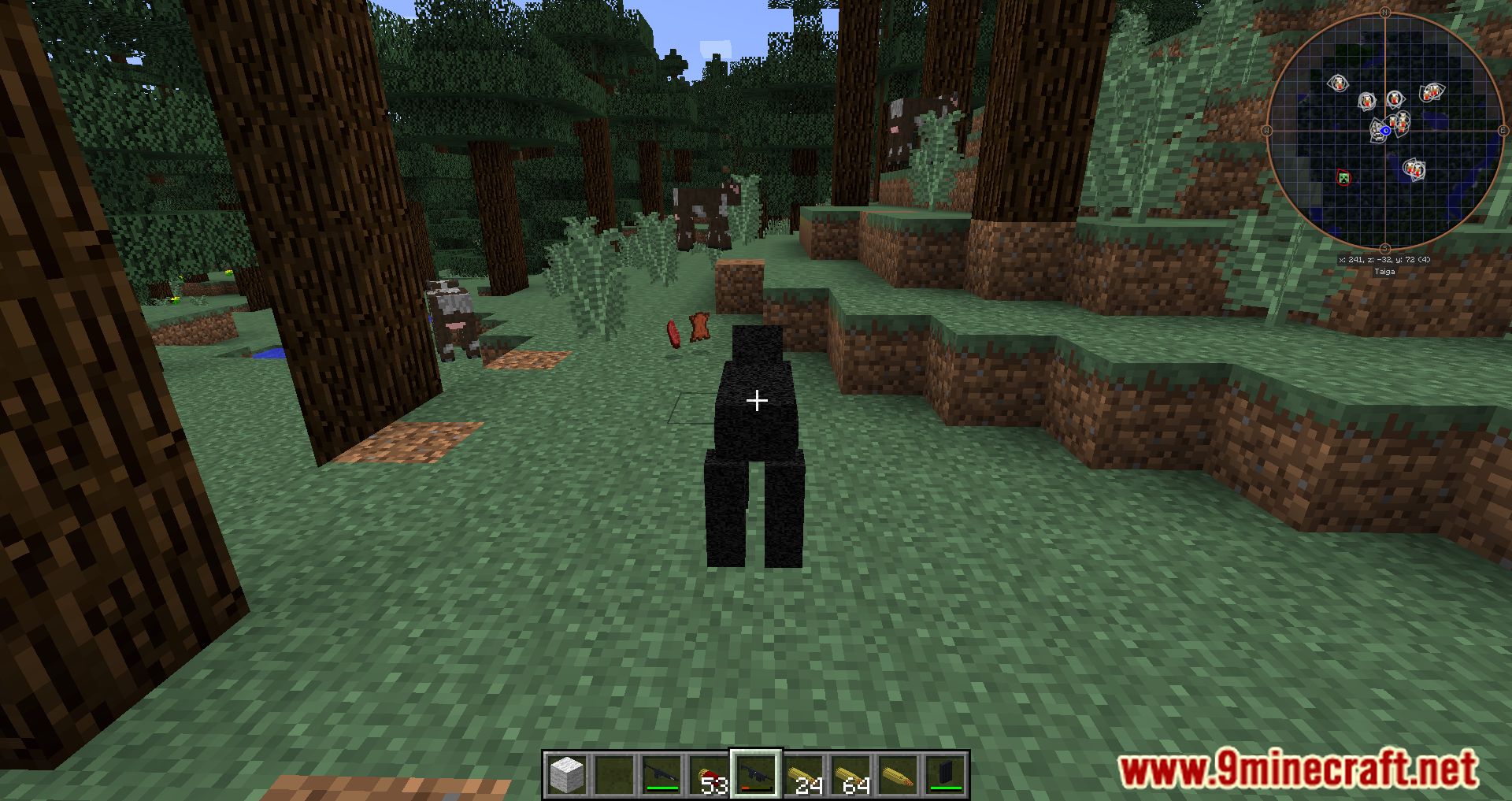The height and width of the screenshot is (801, 1512).
Task: Select the bullet slot with no count
Action: (x=898, y=774)
